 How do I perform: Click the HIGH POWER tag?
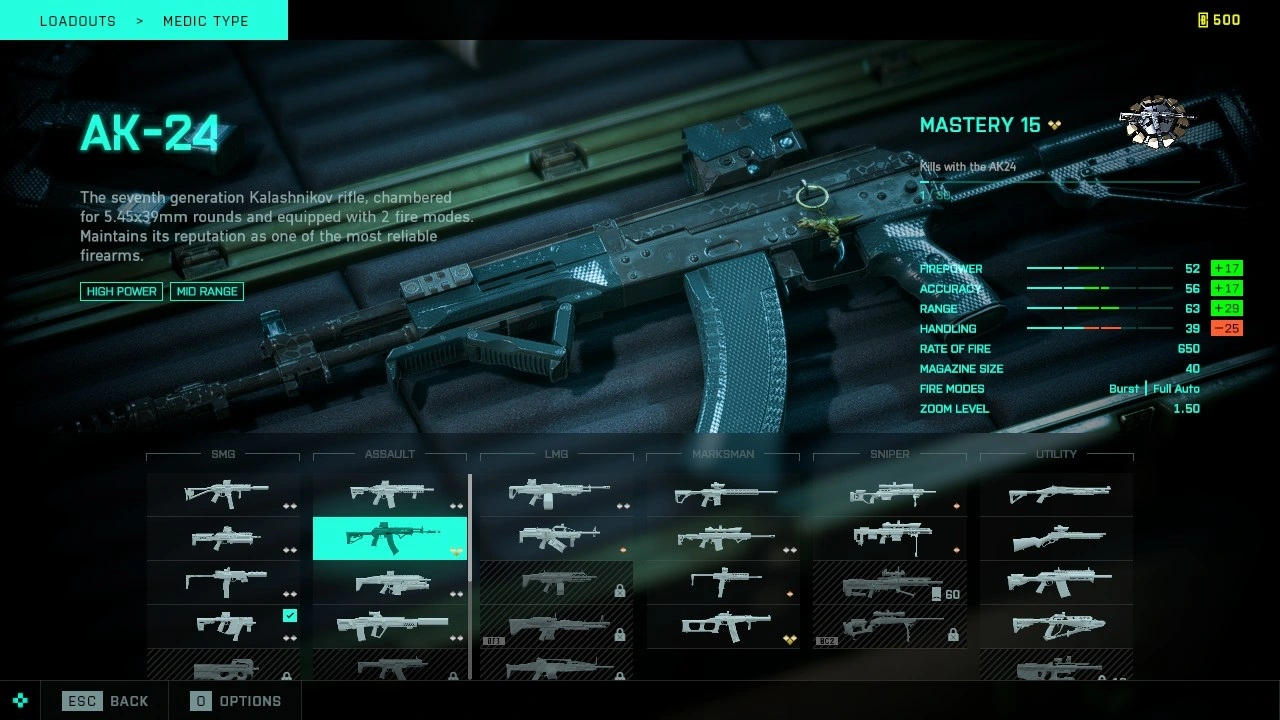pos(120,291)
